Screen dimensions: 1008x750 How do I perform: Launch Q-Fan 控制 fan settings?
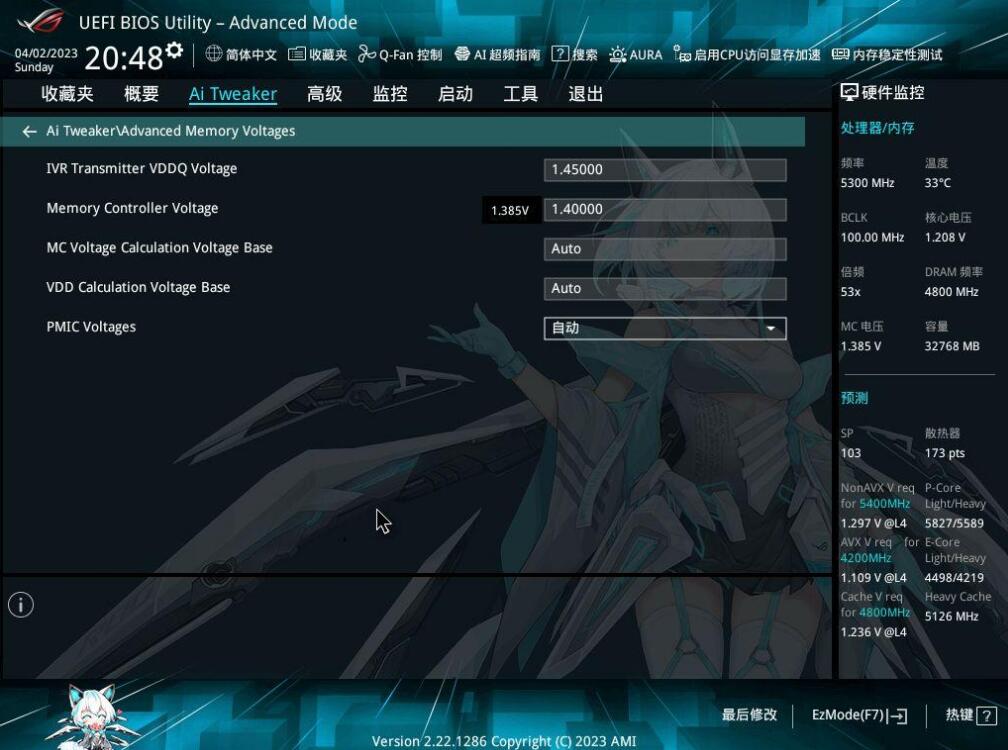400,55
